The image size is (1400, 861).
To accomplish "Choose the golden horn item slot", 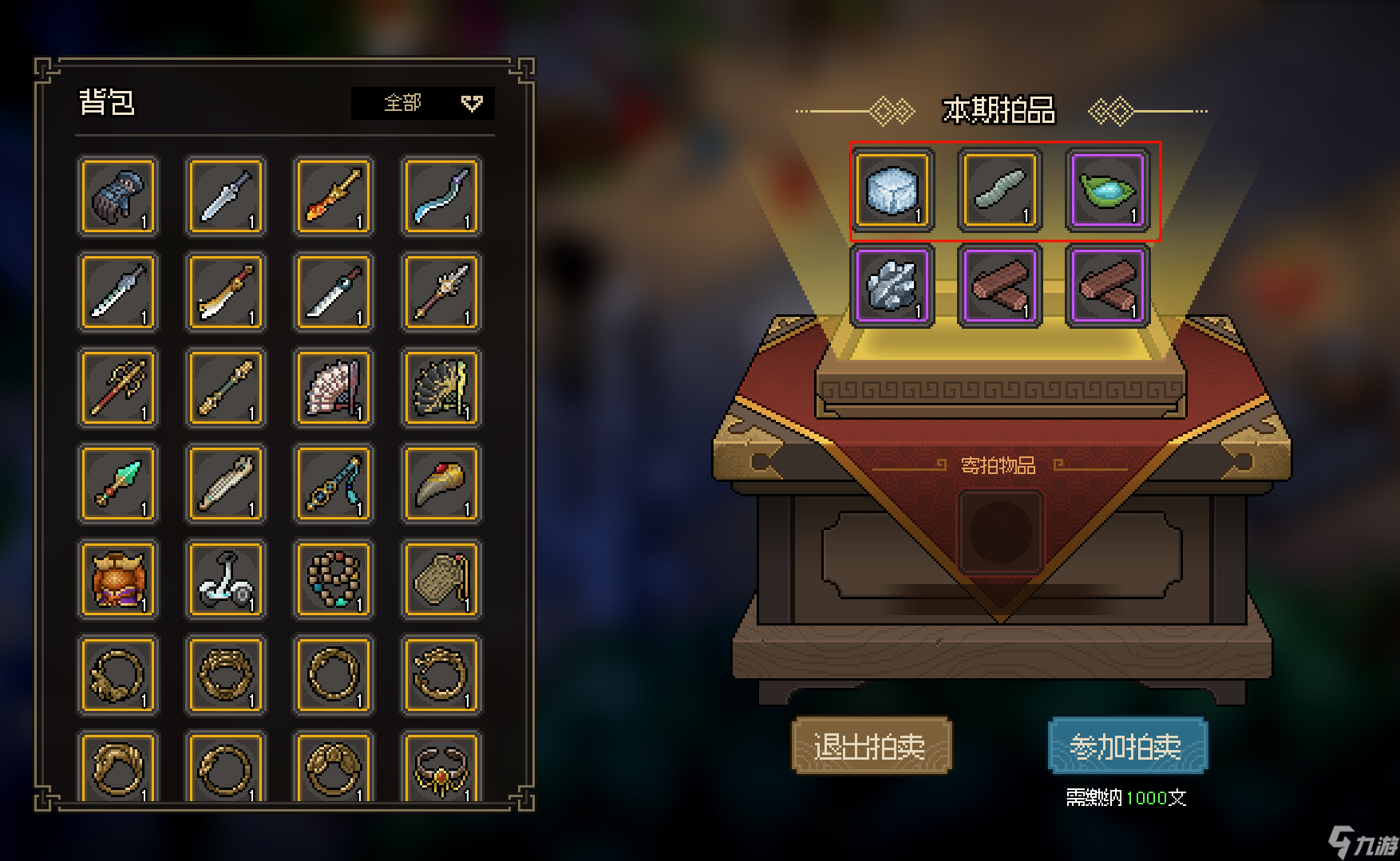I will click(x=441, y=484).
